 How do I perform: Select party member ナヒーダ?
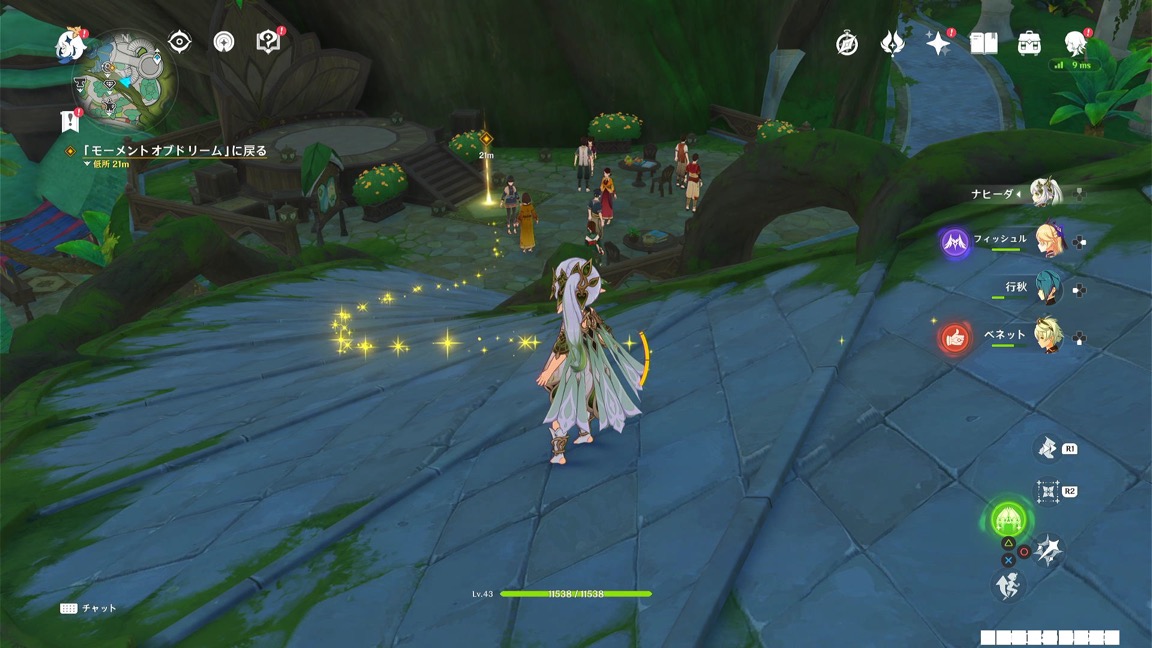1047,193
